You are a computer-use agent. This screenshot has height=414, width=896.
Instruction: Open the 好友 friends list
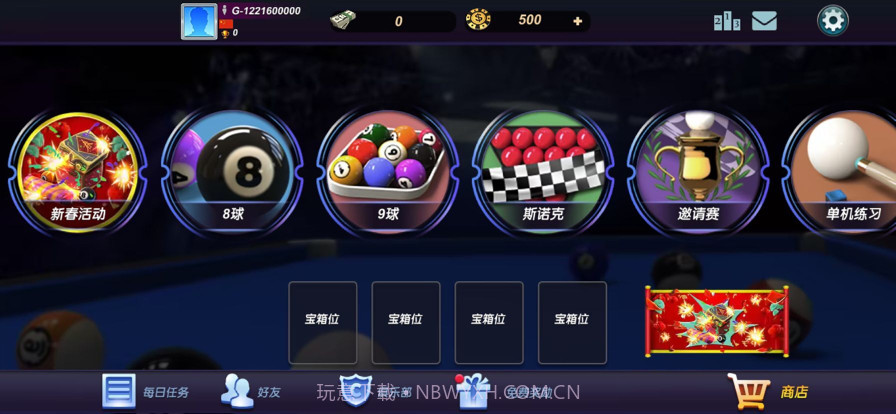(x=251, y=392)
